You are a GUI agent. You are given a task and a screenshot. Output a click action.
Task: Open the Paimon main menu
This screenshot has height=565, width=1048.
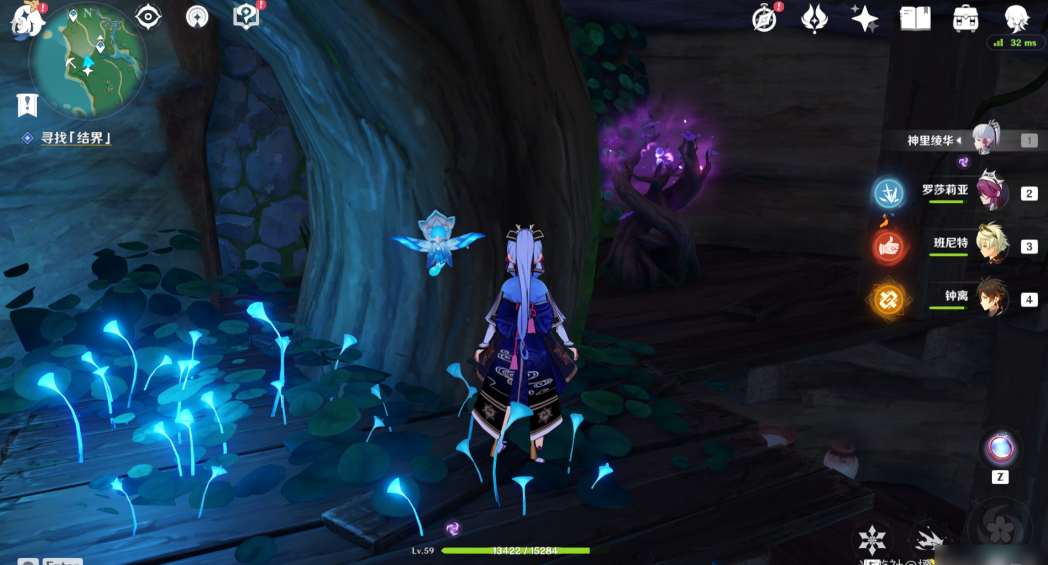click(x=24, y=19)
